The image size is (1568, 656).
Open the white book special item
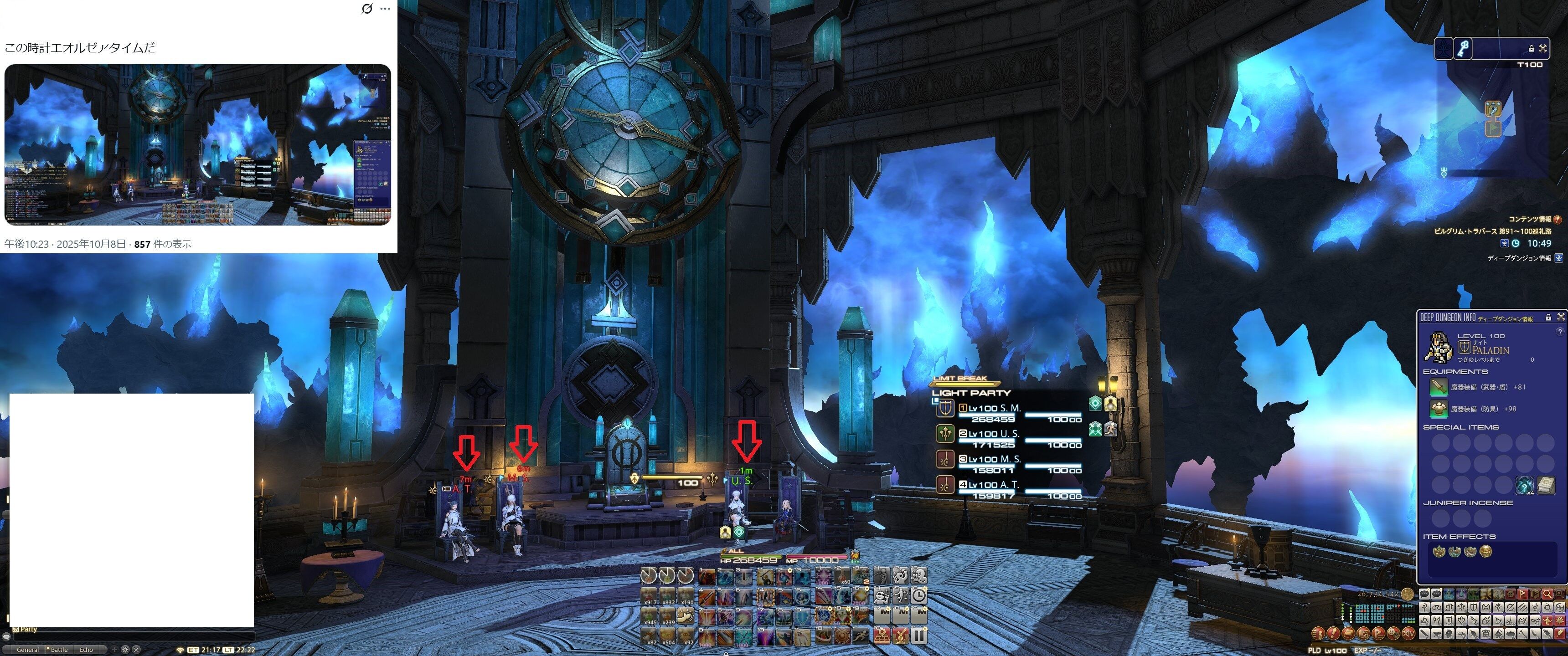1546,485
